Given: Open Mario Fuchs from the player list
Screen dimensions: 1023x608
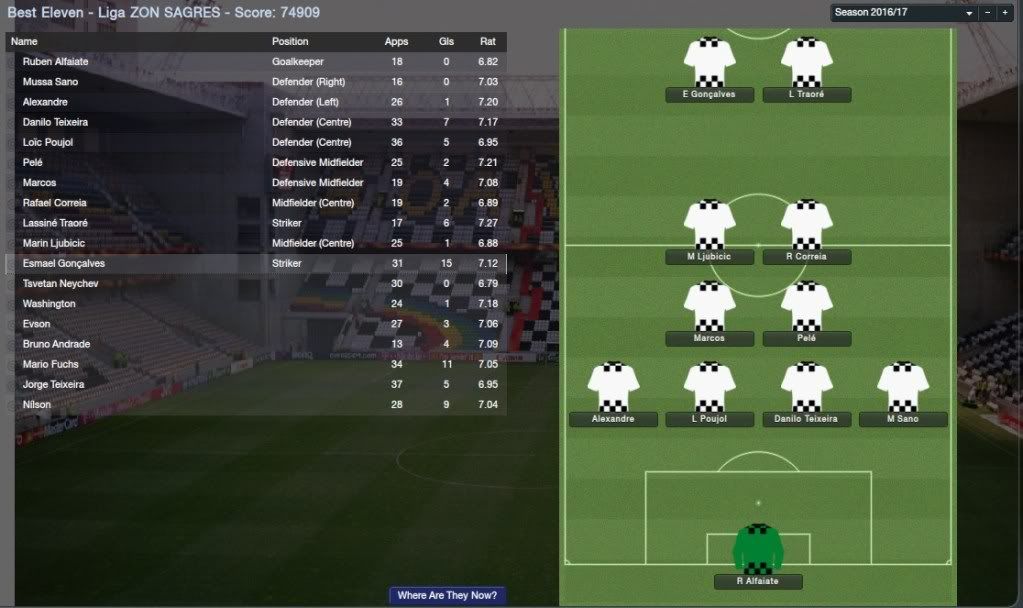Looking at the screenshot, I should pyautogui.click(x=50, y=364).
